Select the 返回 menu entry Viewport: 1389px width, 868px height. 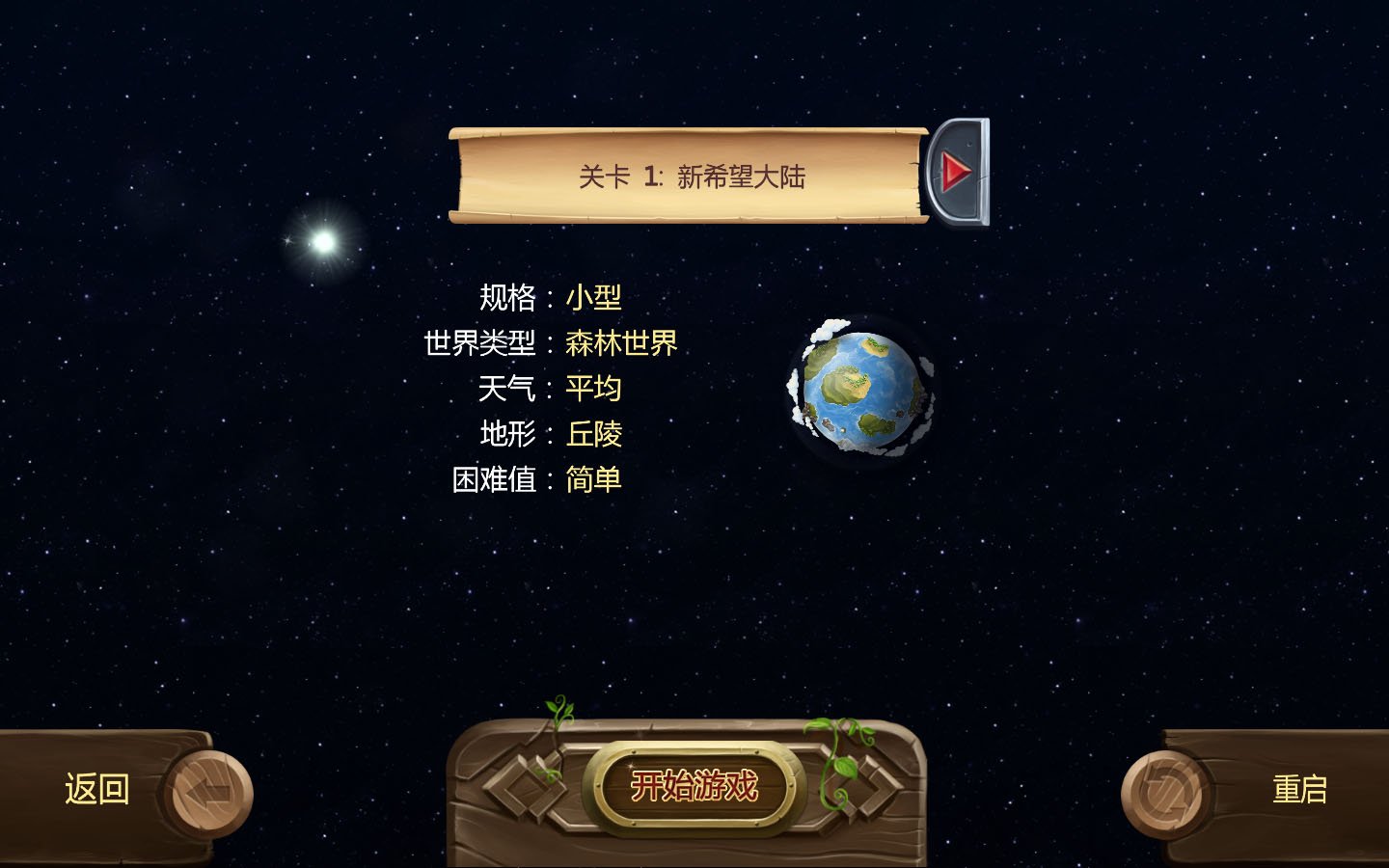point(96,790)
